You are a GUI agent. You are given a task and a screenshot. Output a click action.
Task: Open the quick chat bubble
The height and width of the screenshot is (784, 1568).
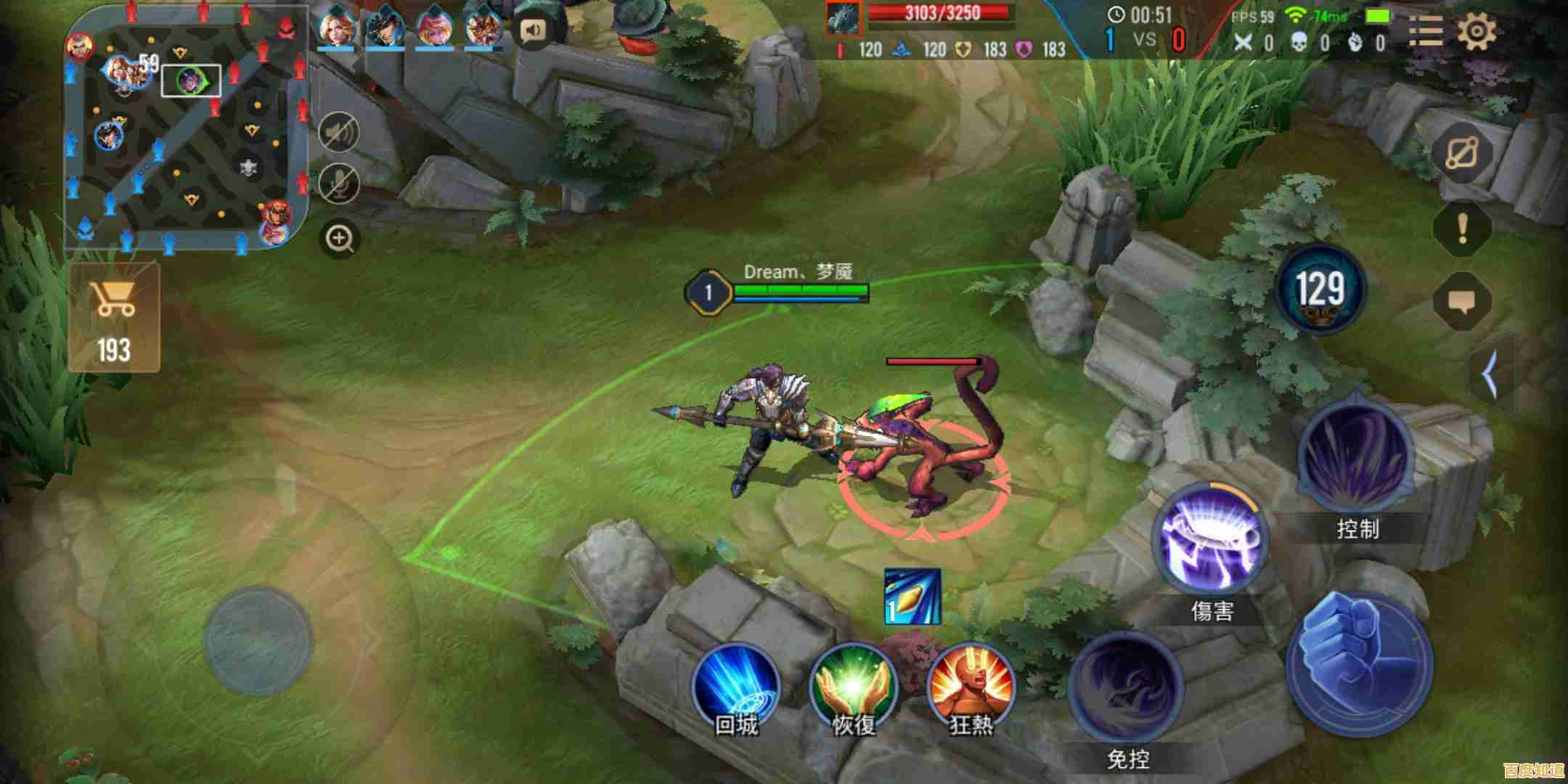coord(1462,301)
